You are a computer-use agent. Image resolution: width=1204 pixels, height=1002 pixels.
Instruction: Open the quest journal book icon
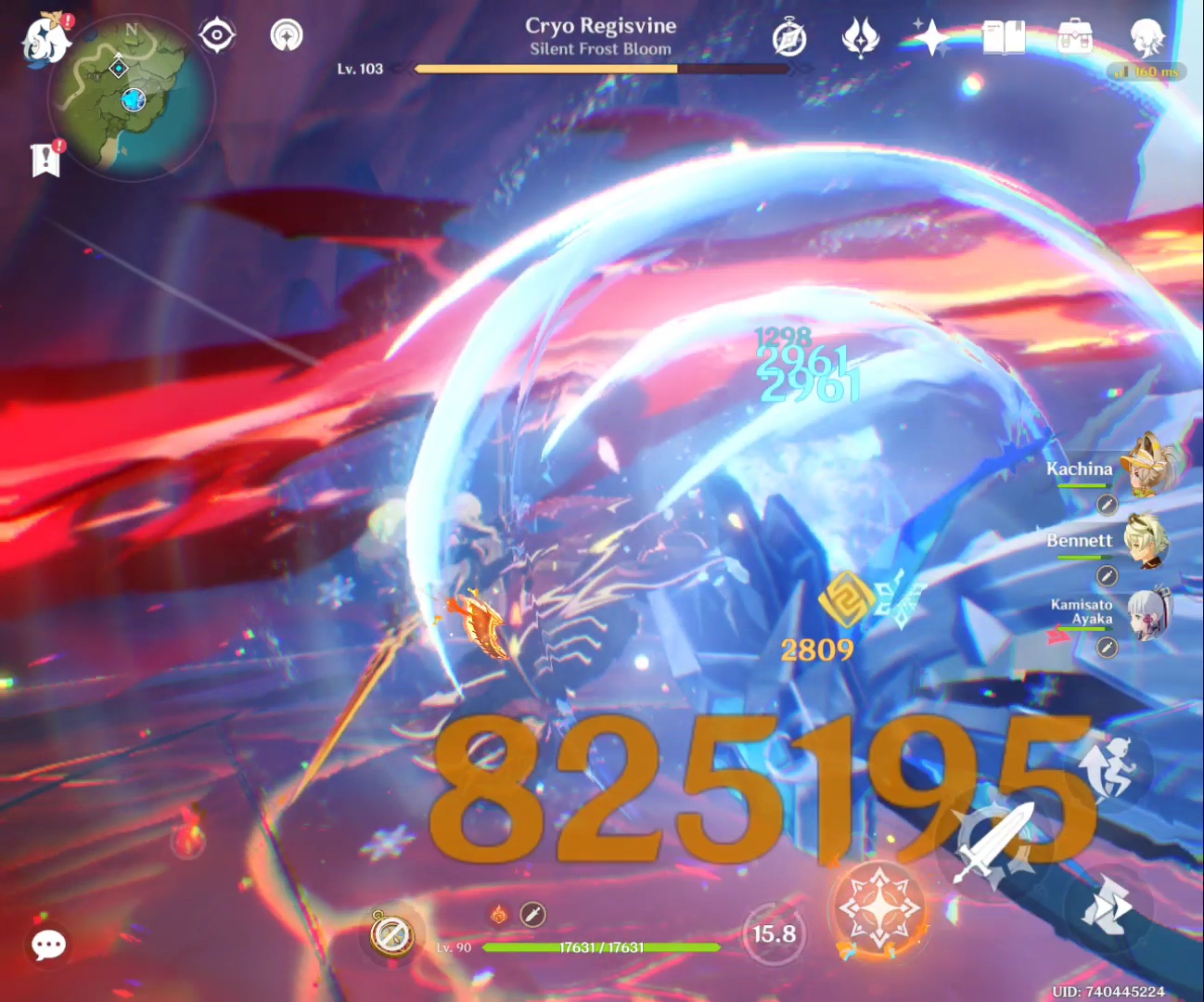pyautogui.click(x=1004, y=37)
